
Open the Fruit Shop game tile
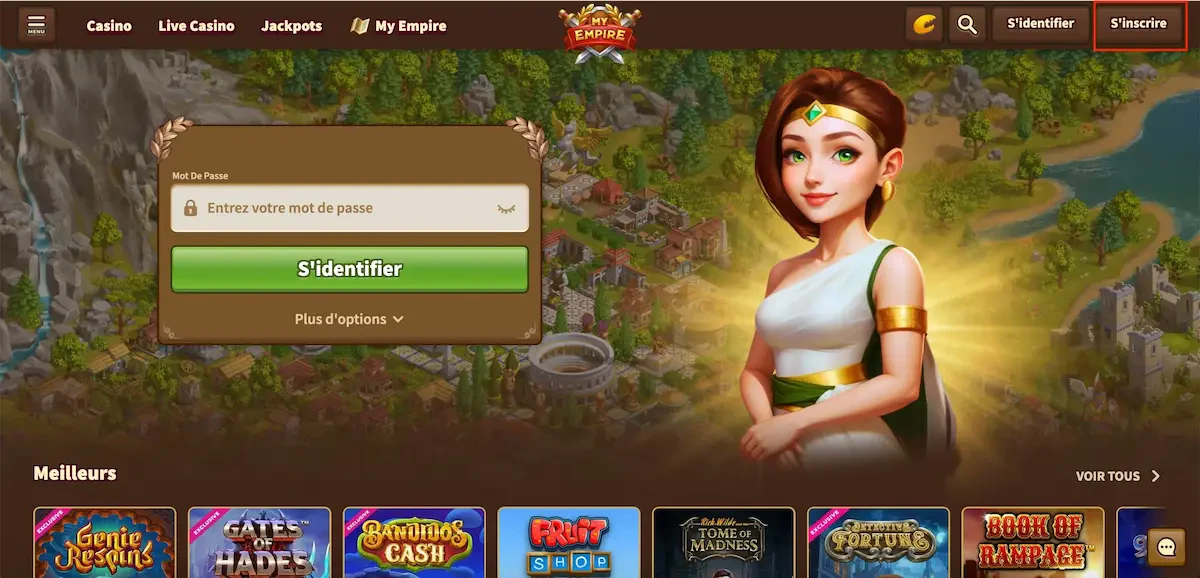coord(568,543)
